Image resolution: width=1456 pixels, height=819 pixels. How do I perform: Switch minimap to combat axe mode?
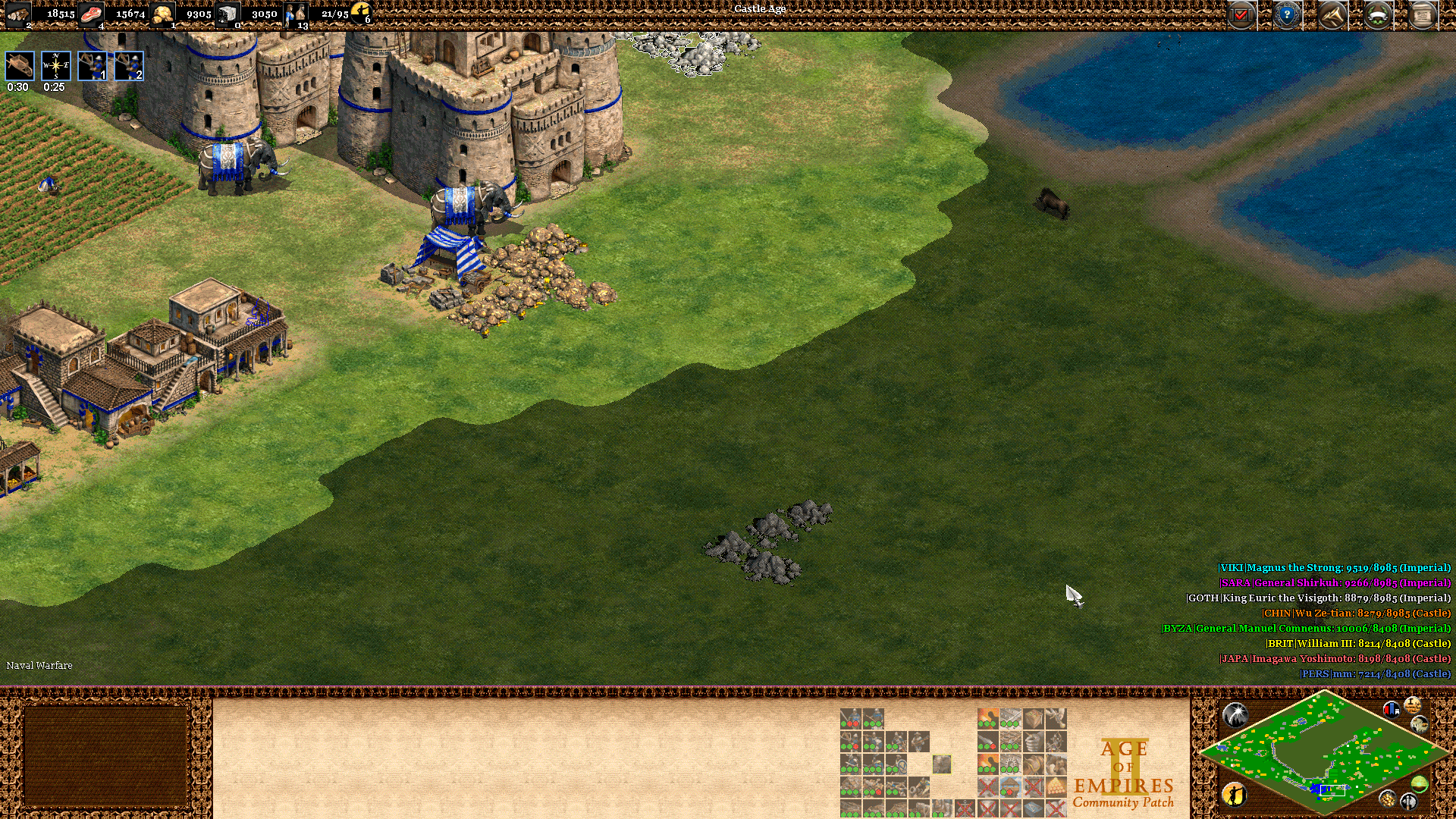coord(1408,801)
